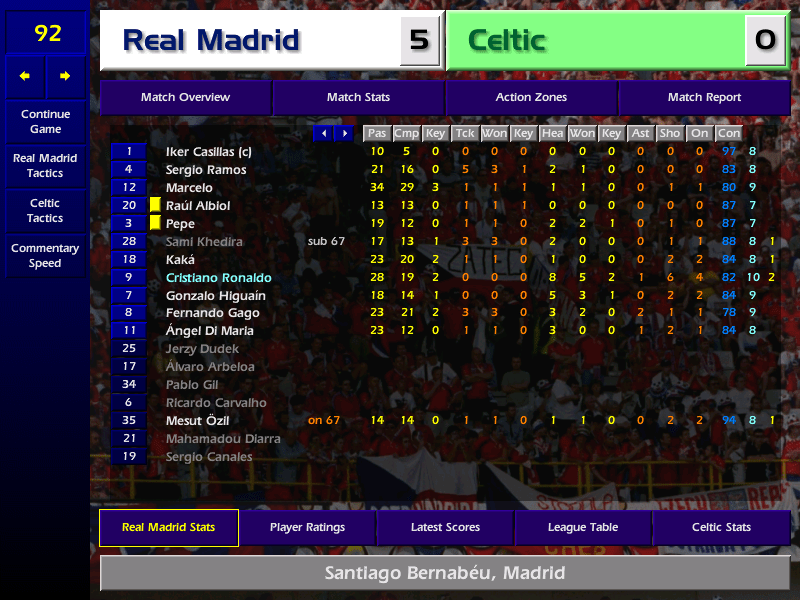Screen dimensions: 800x600
Task: Show the Latest Scores tab
Action: click(x=445, y=528)
